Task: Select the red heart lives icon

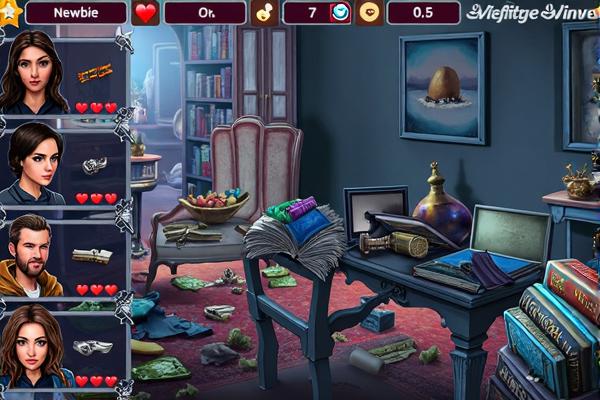Action: (x=145, y=13)
